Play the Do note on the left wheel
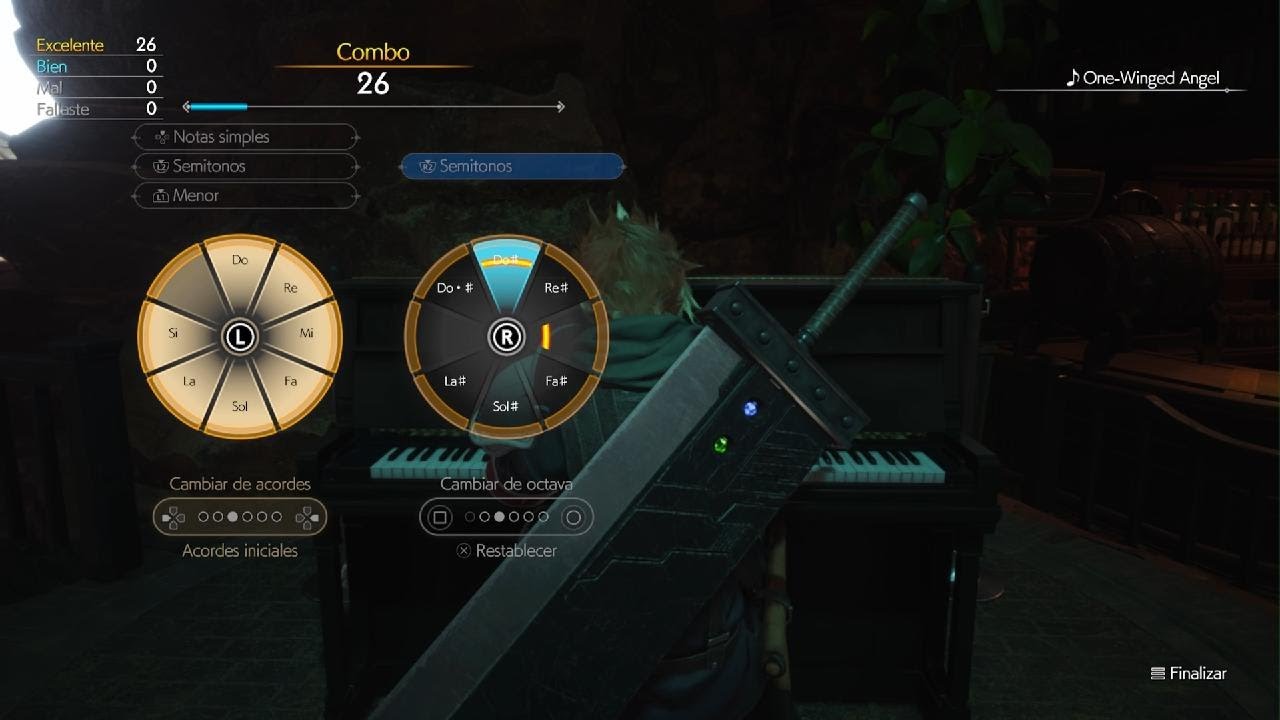 240,261
